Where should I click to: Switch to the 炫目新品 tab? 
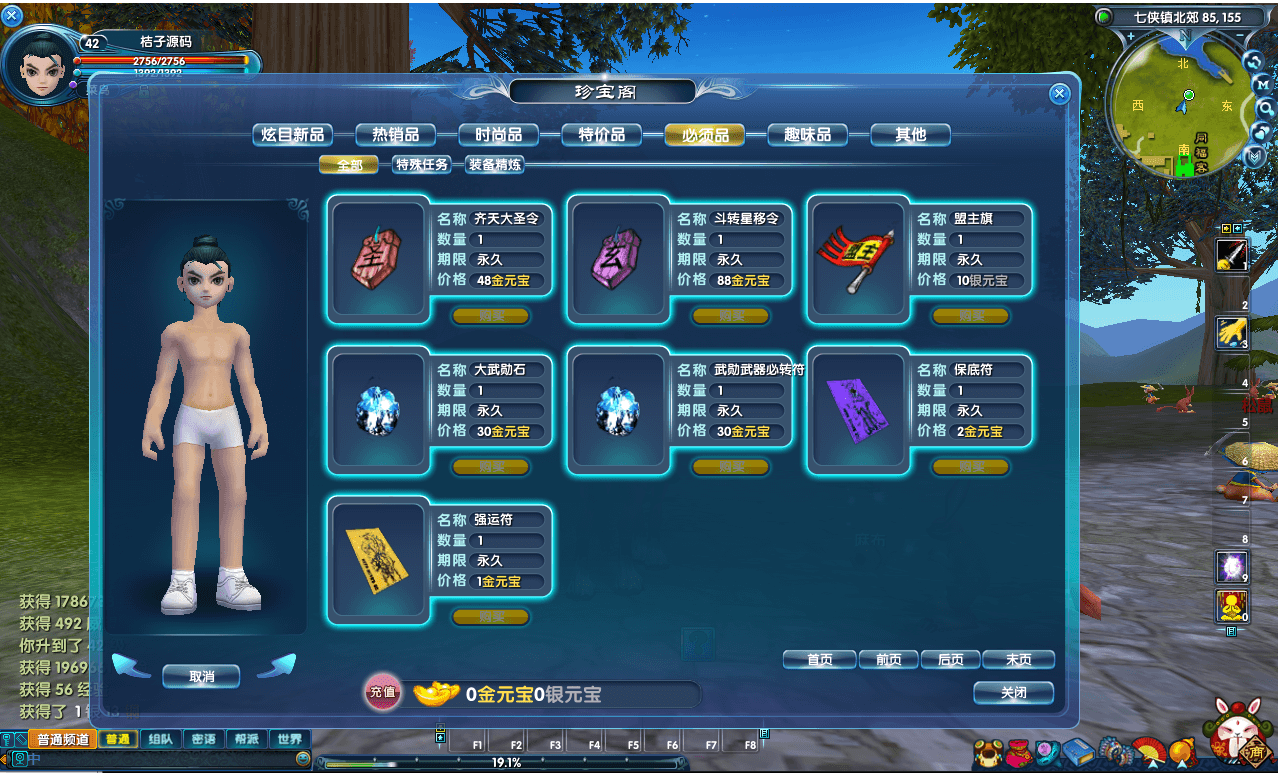click(x=292, y=135)
